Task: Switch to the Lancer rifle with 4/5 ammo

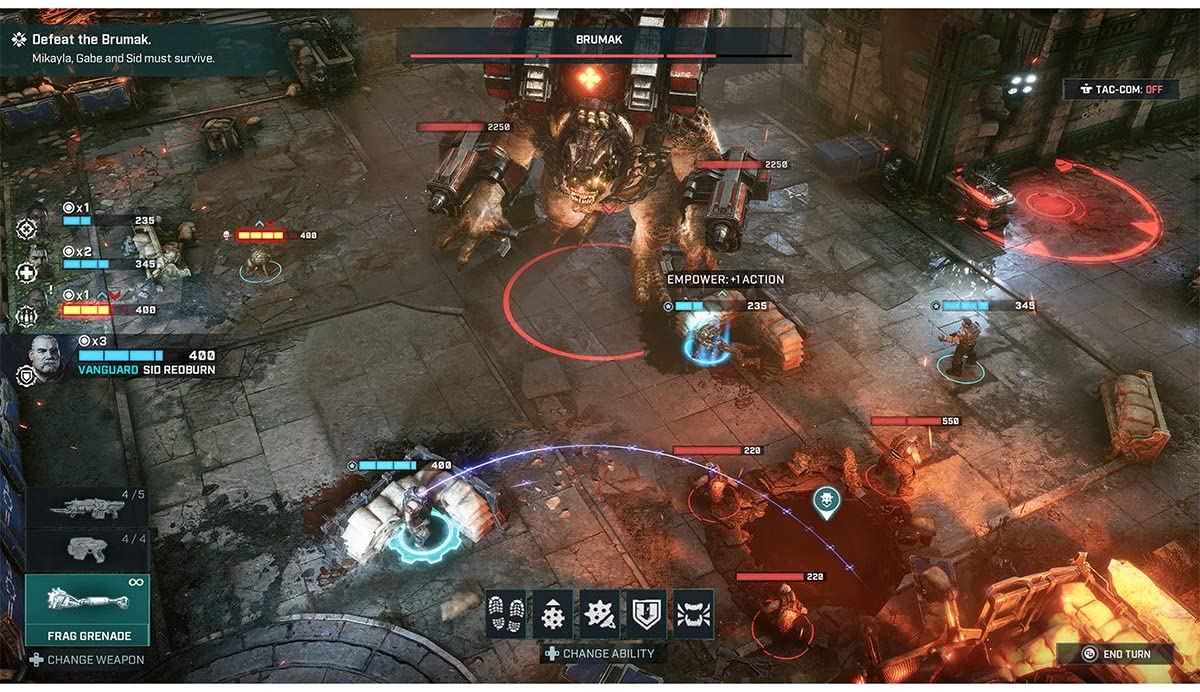Action: click(x=88, y=508)
